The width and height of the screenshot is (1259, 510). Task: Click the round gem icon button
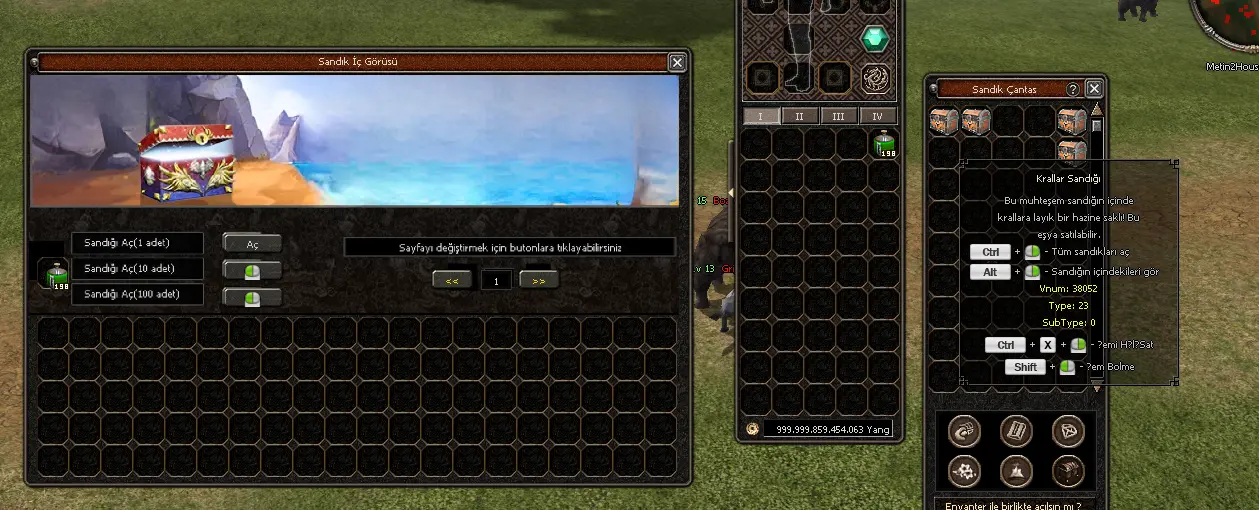pyautogui.click(x=1068, y=430)
